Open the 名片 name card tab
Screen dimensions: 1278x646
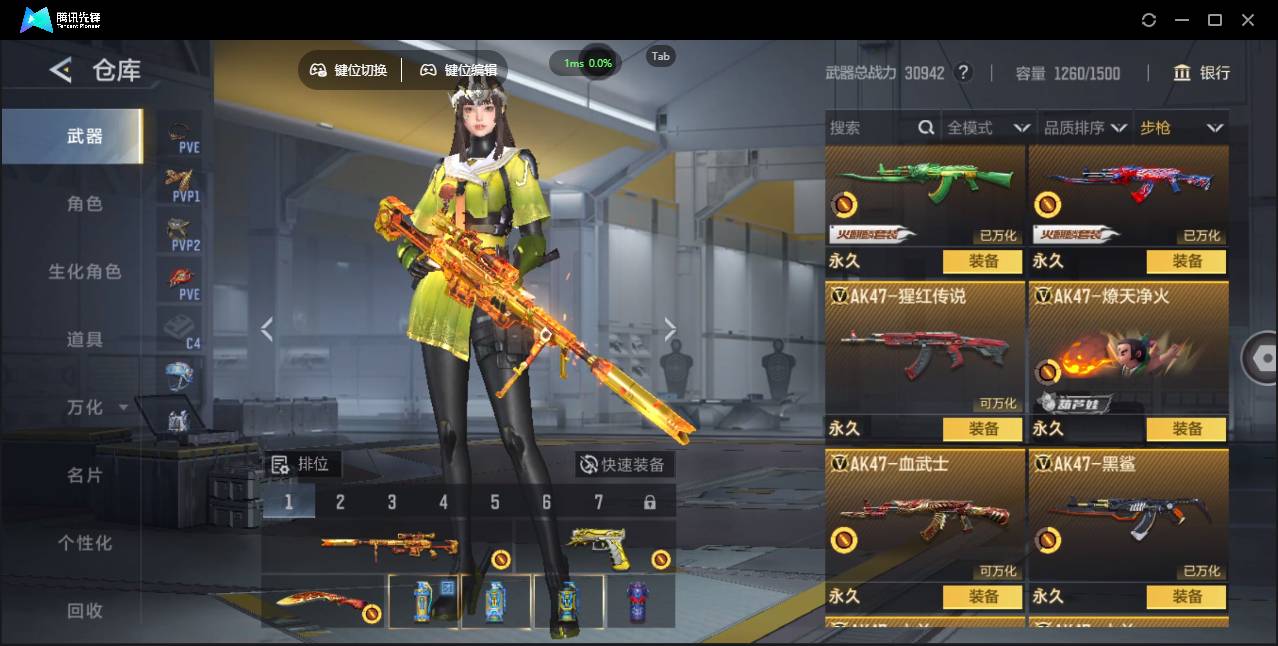coord(85,475)
